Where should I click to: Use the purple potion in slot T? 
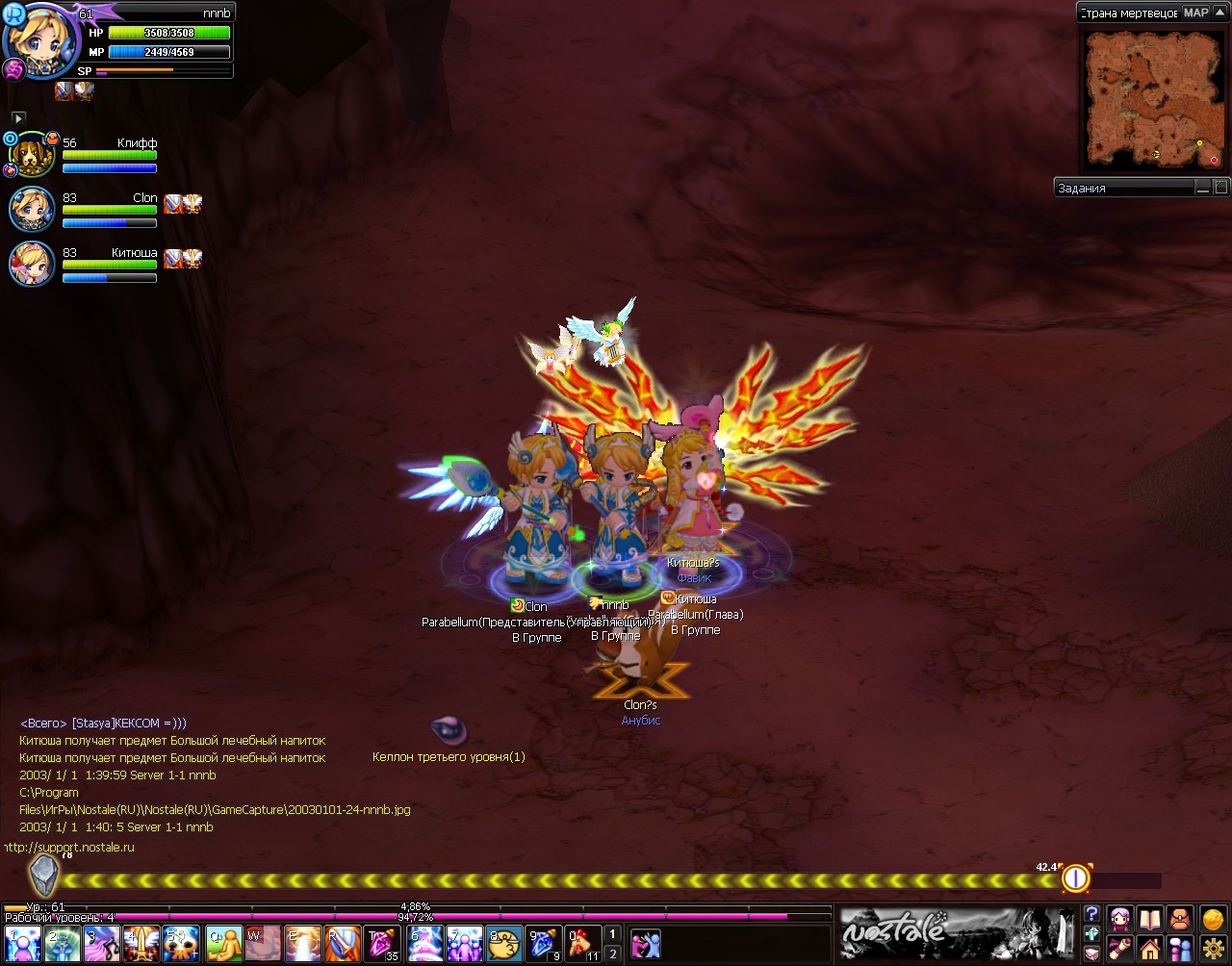[x=382, y=944]
